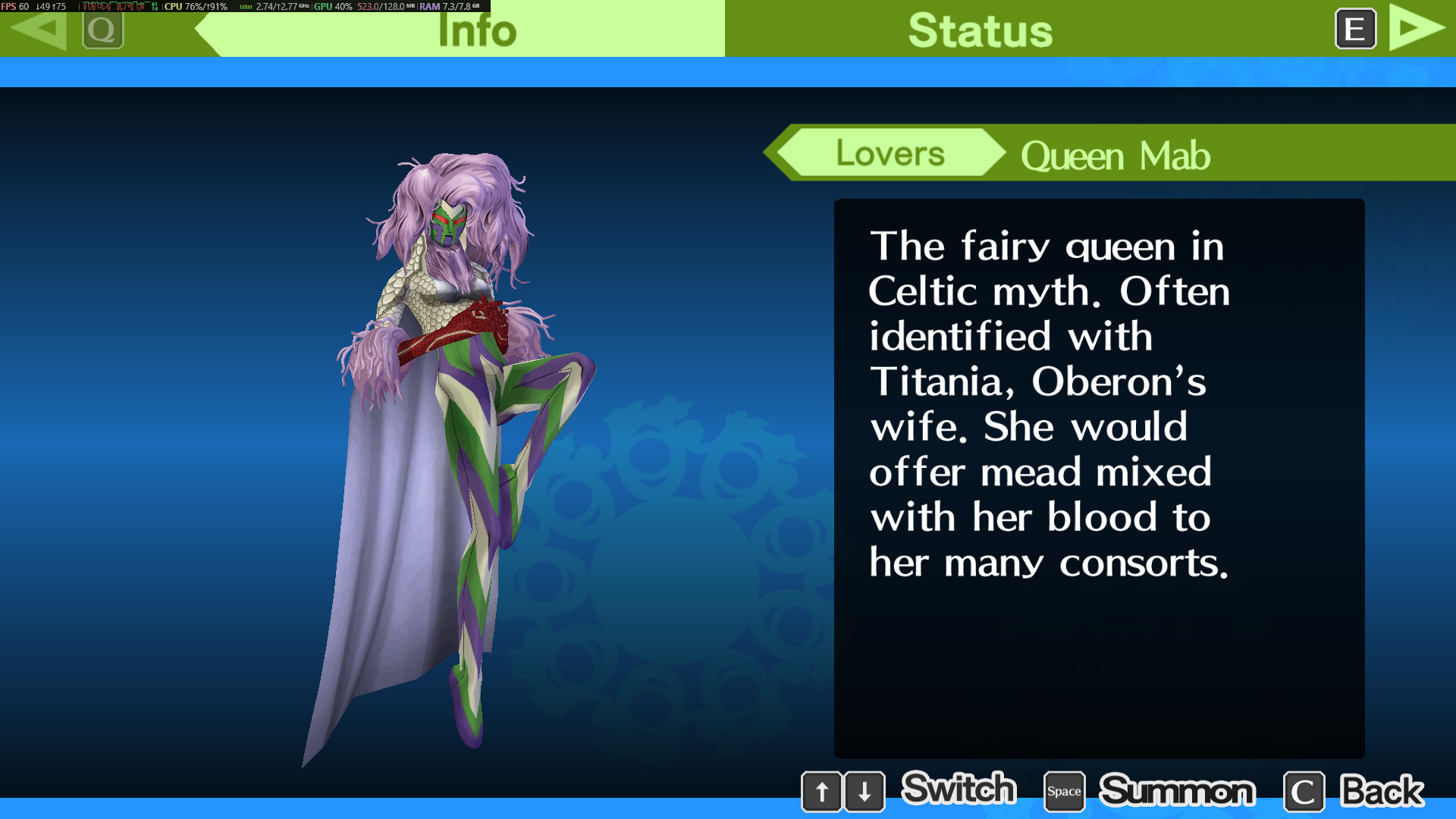The height and width of the screenshot is (819, 1456).
Task: Click the Q key icon top-left
Action: pyautogui.click(x=103, y=30)
